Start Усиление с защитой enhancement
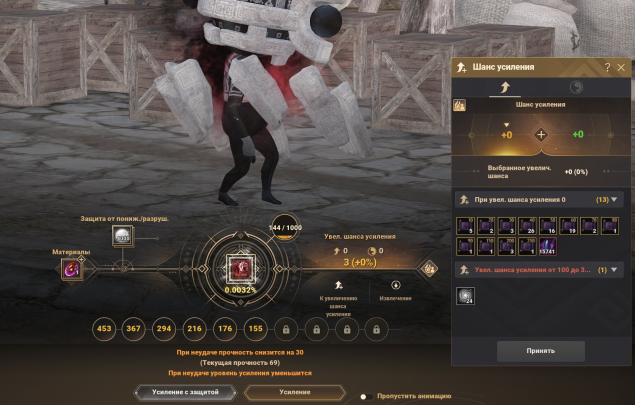The width and height of the screenshot is (635, 405). [188, 393]
